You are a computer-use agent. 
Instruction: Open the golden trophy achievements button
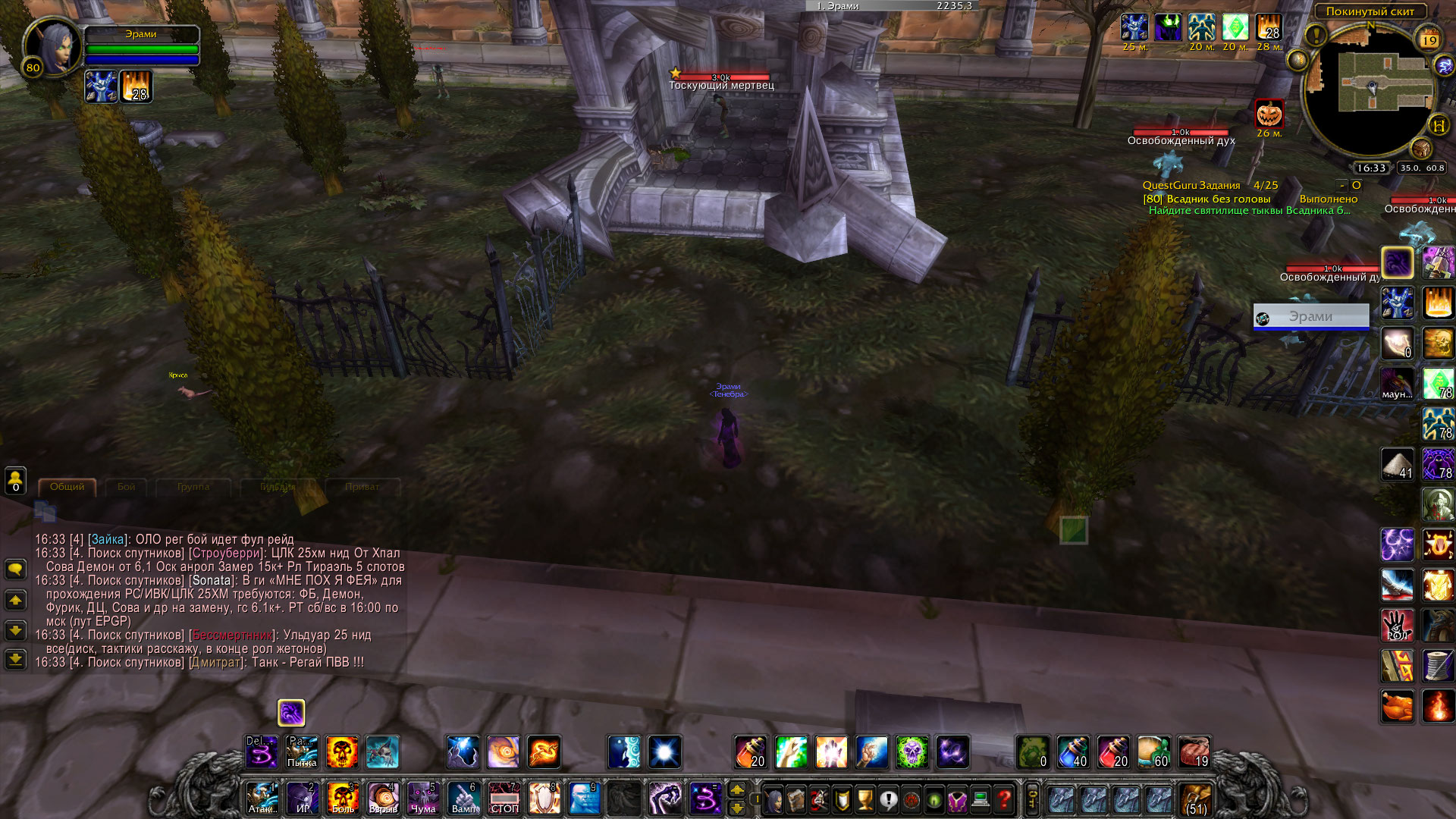(865, 799)
